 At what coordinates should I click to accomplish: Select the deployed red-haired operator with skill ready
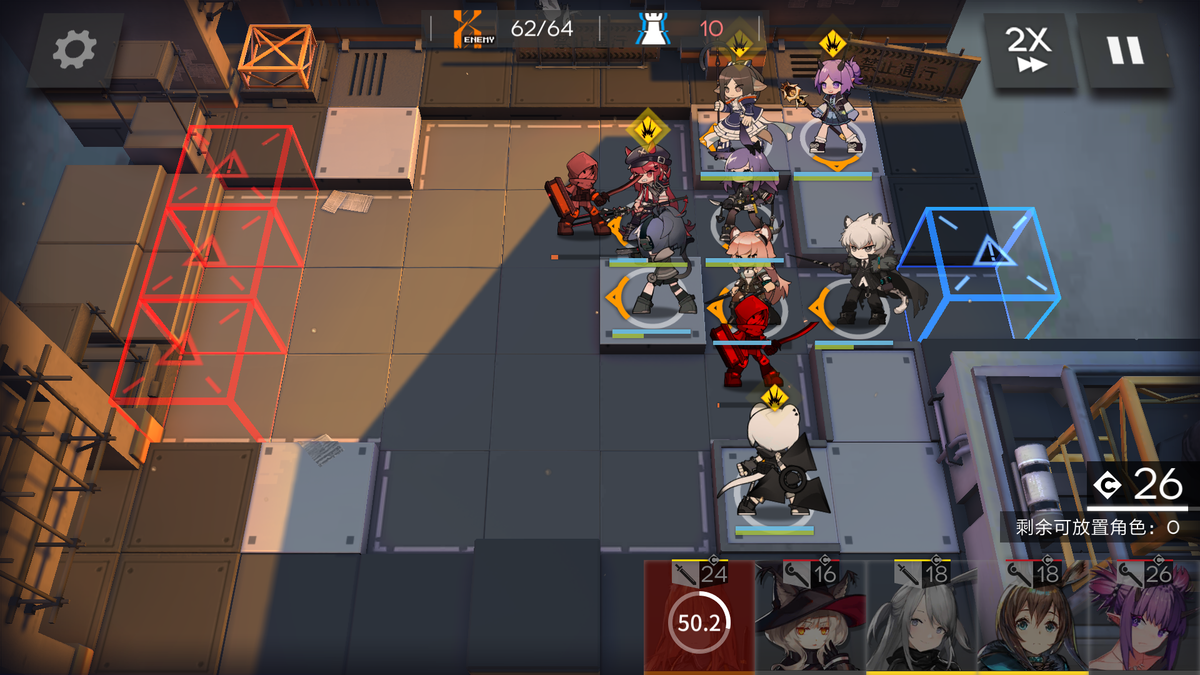tap(649, 200)
